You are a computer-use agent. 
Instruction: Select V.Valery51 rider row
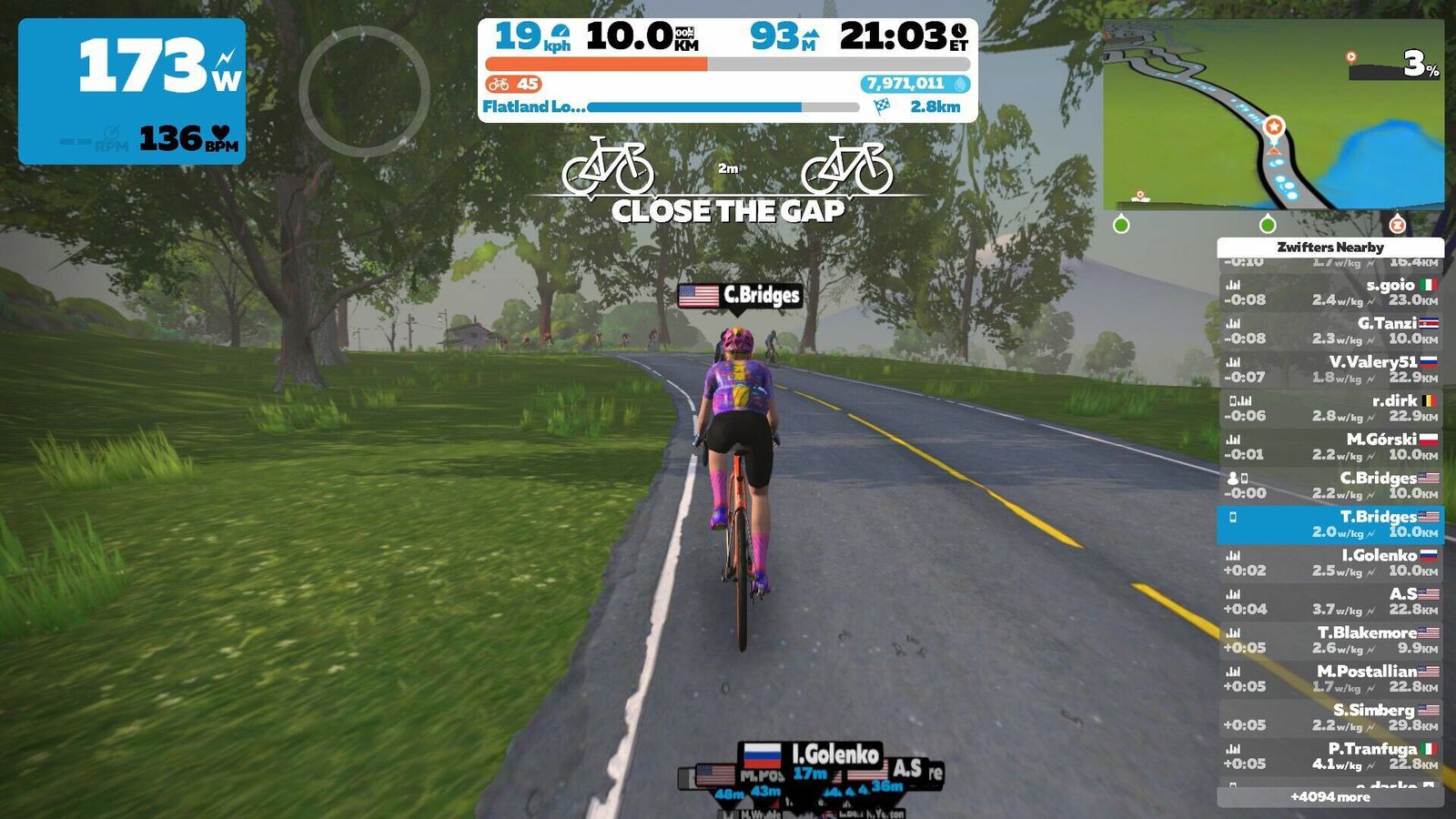[1330, 369]
